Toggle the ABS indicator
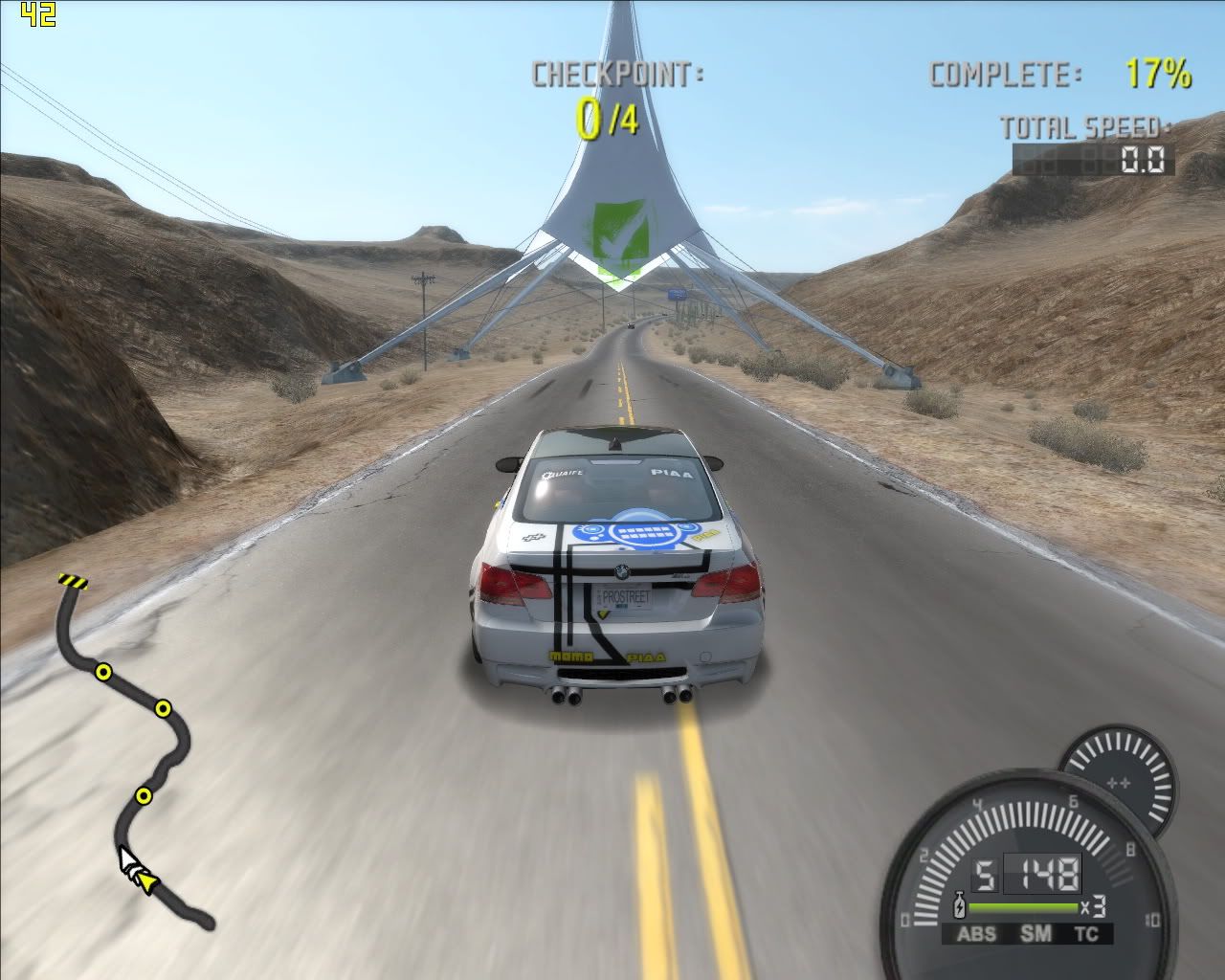 tap(976, 934)
